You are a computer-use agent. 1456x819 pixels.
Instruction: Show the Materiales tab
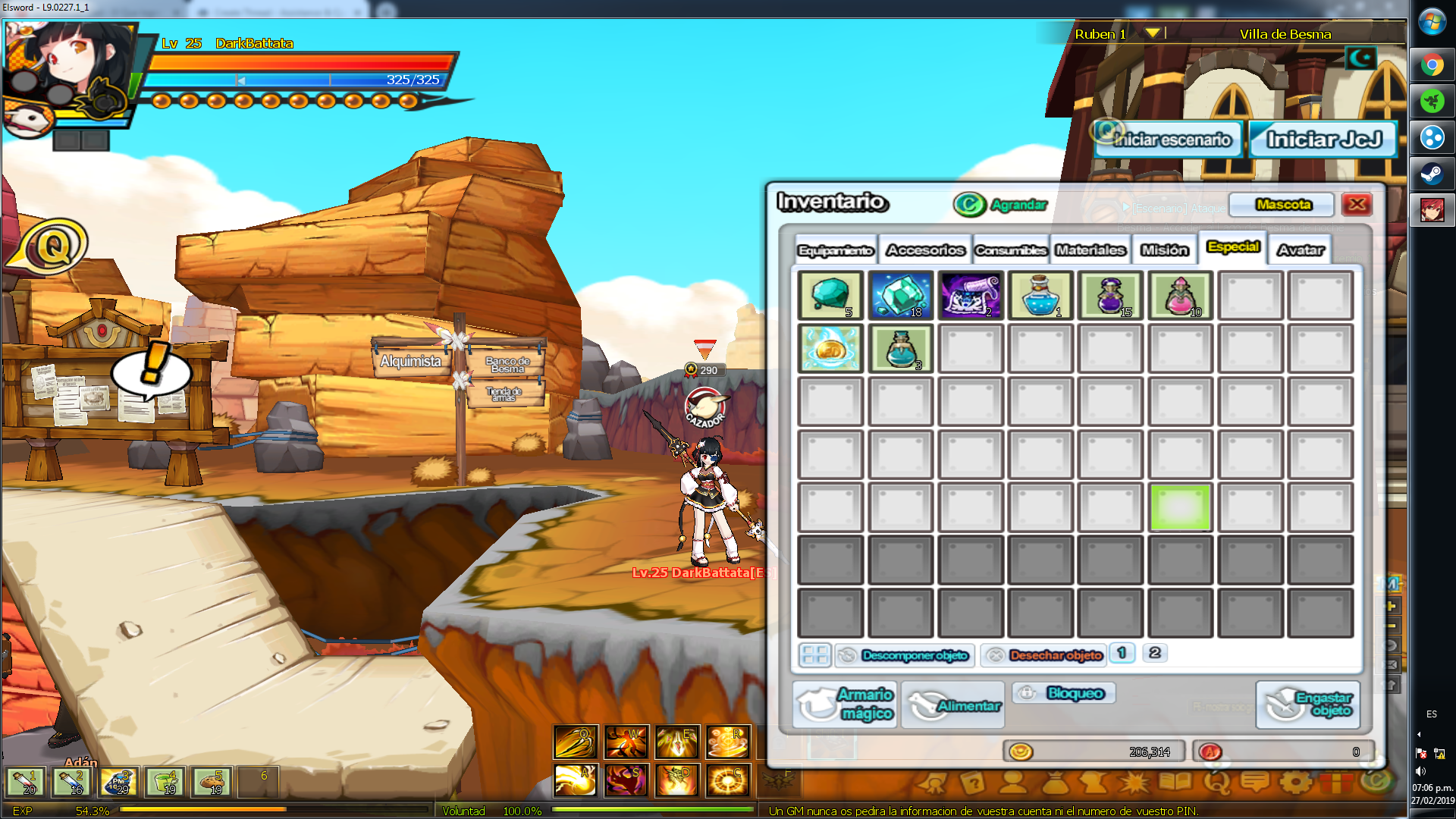[x=1090, y=250]
